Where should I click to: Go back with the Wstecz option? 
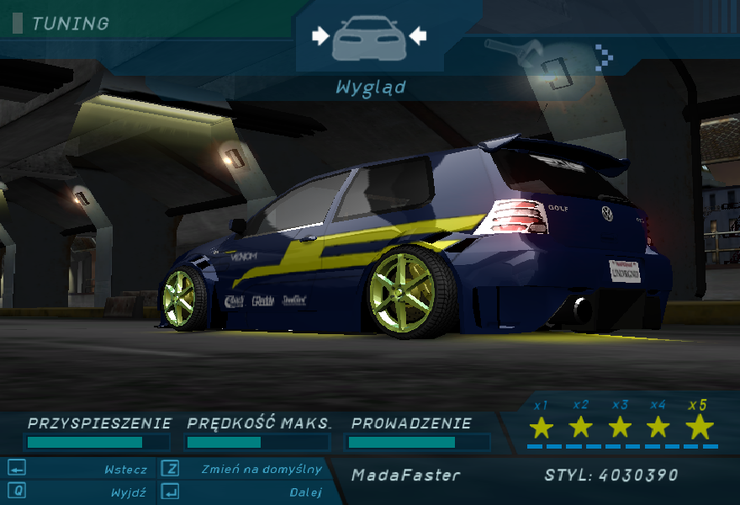pos(125,469)
